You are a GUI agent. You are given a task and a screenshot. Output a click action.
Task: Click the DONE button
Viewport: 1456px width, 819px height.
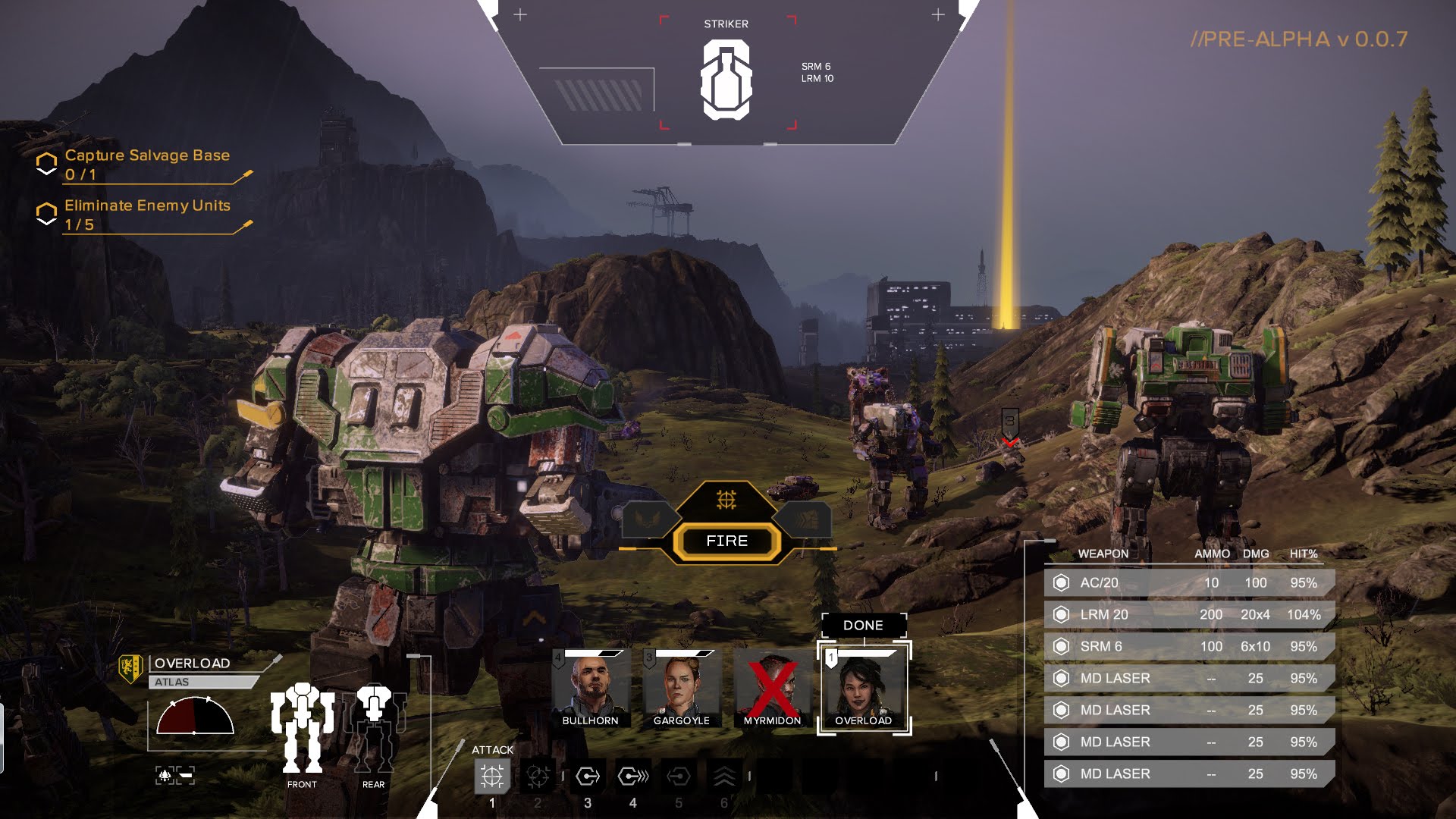[x=864, y=625]
